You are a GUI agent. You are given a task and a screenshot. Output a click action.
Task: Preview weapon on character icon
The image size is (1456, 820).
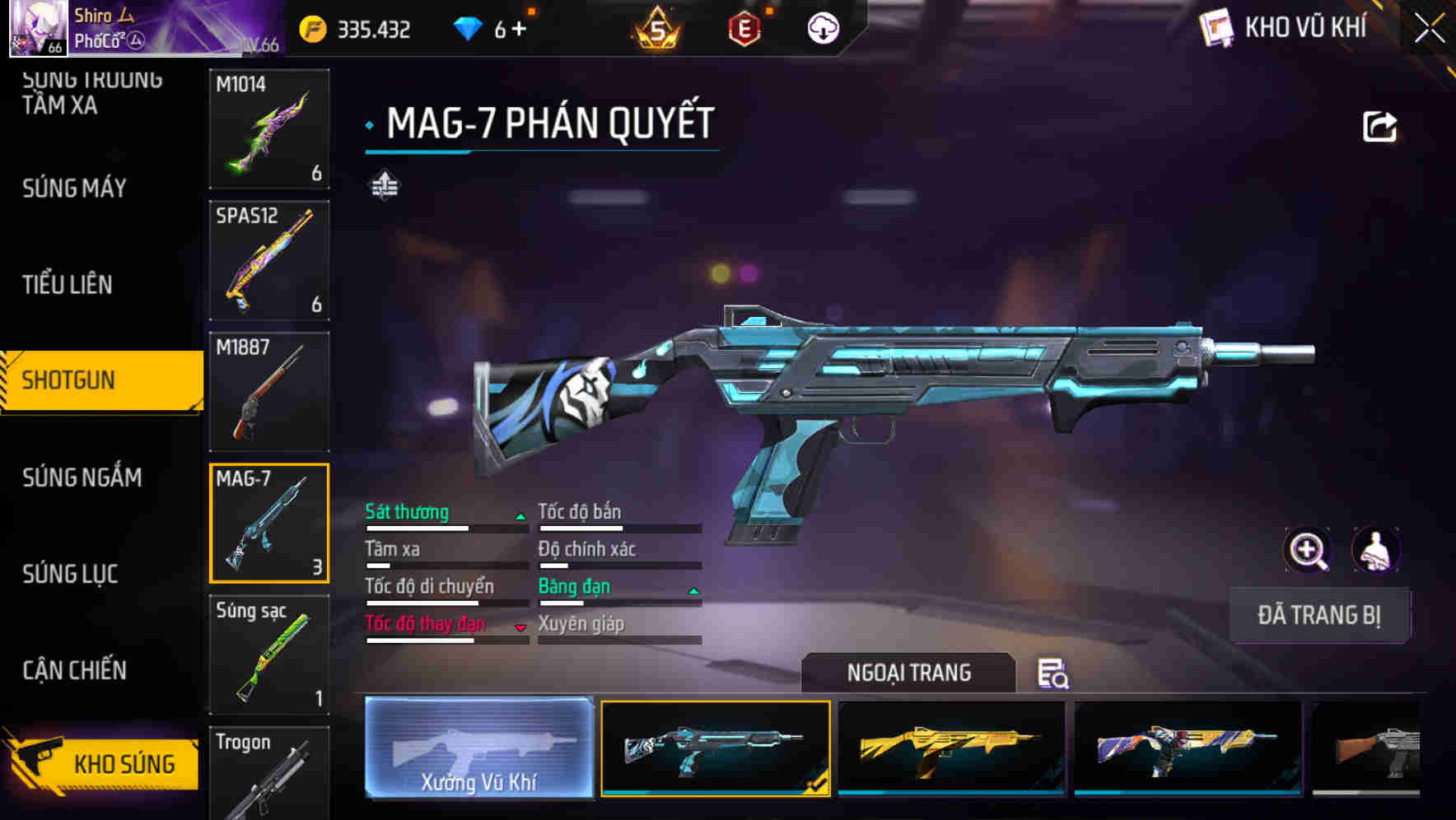click(1375, 550)
